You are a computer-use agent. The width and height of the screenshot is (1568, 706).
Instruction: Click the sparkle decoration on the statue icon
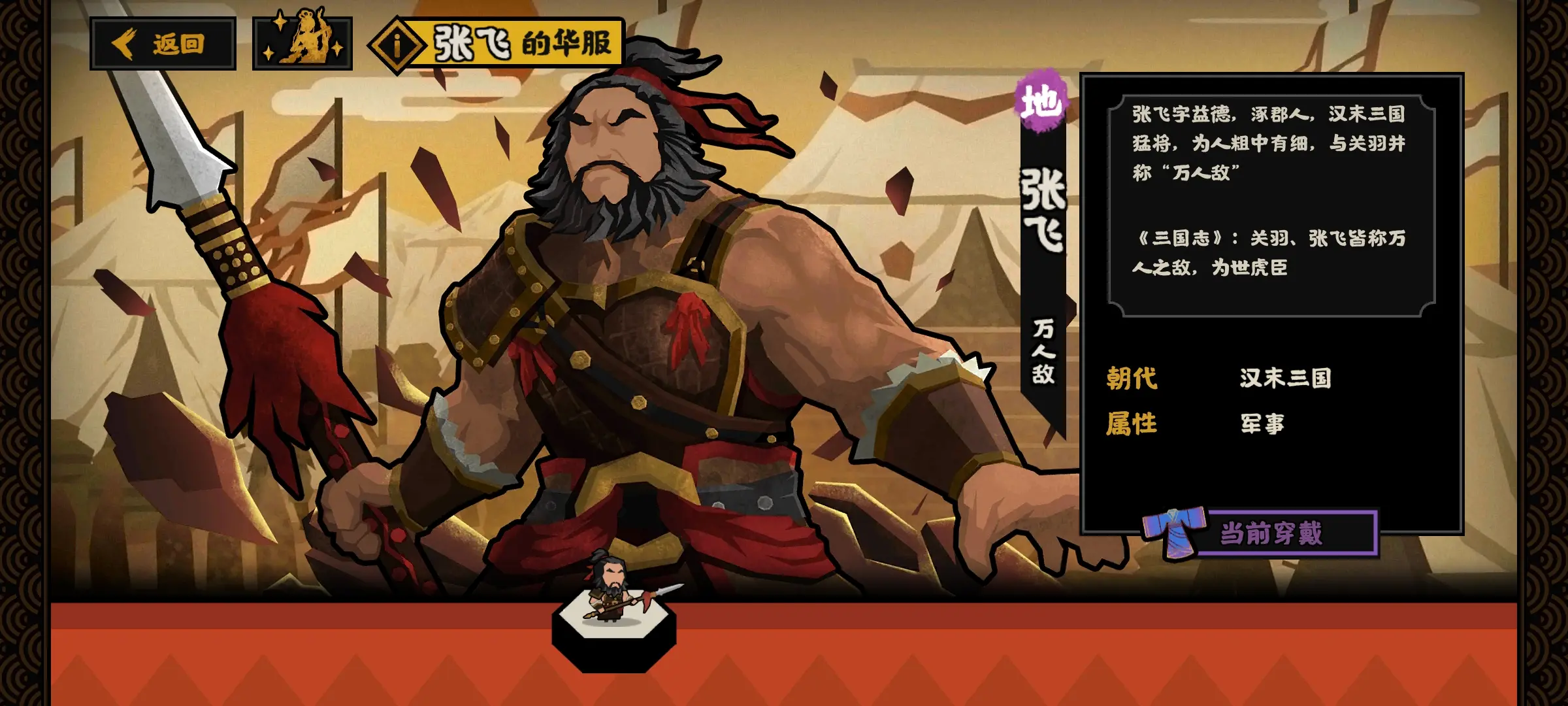[x=279, y=23]
